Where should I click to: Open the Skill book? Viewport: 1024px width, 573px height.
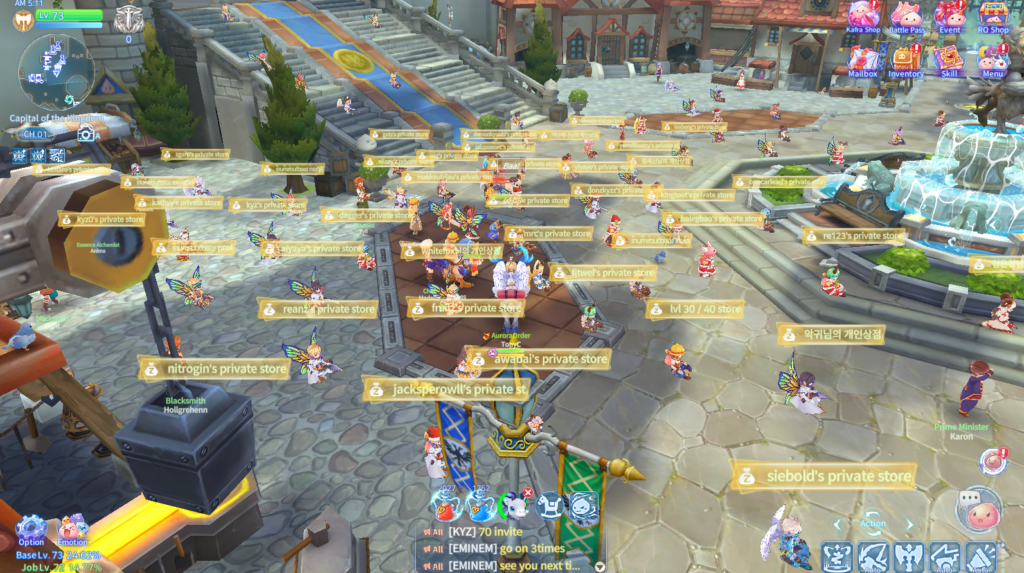tap(949, 60)
